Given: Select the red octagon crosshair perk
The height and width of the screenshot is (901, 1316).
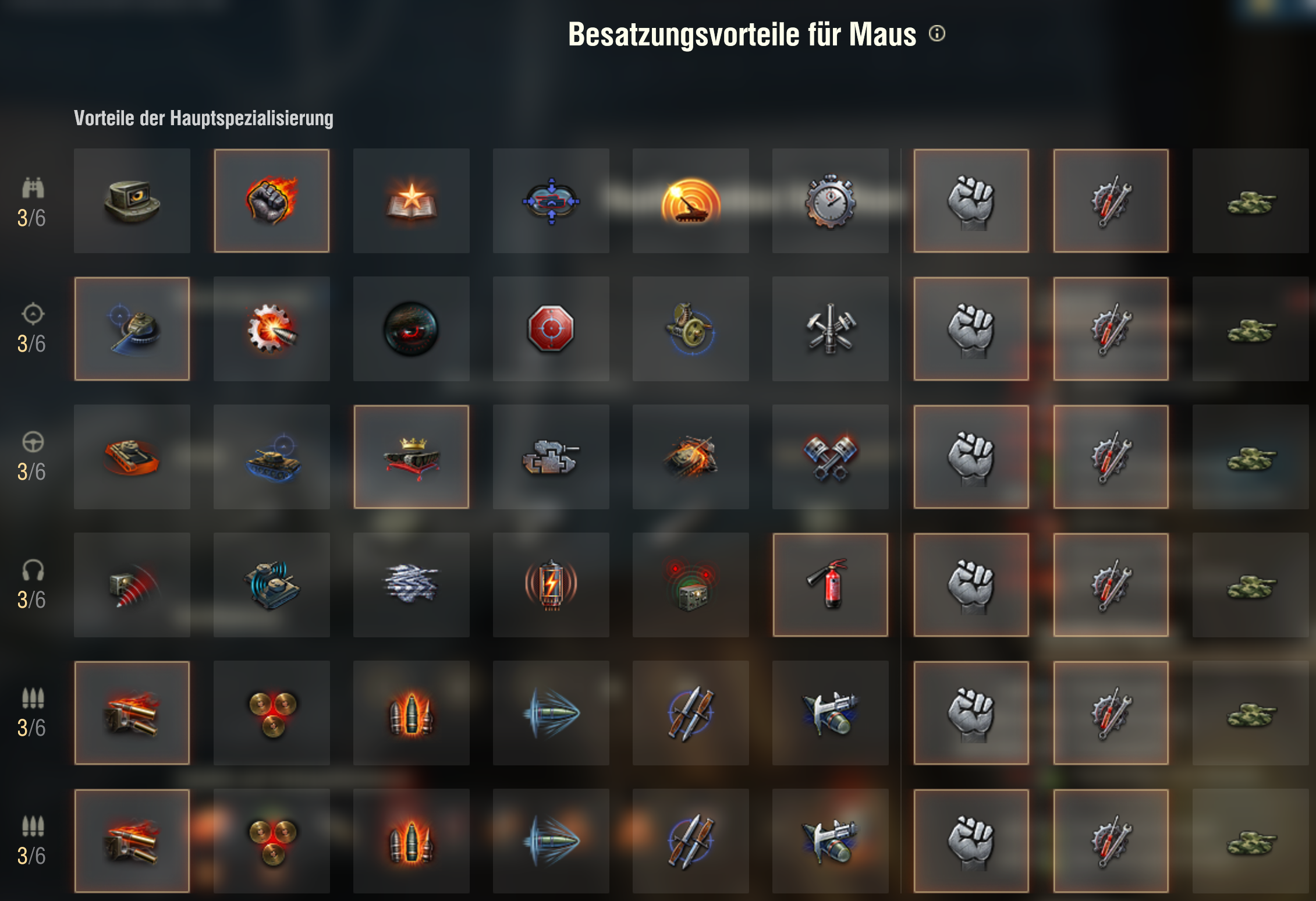Looking at the screenshot, I should [x=551, y=329].
